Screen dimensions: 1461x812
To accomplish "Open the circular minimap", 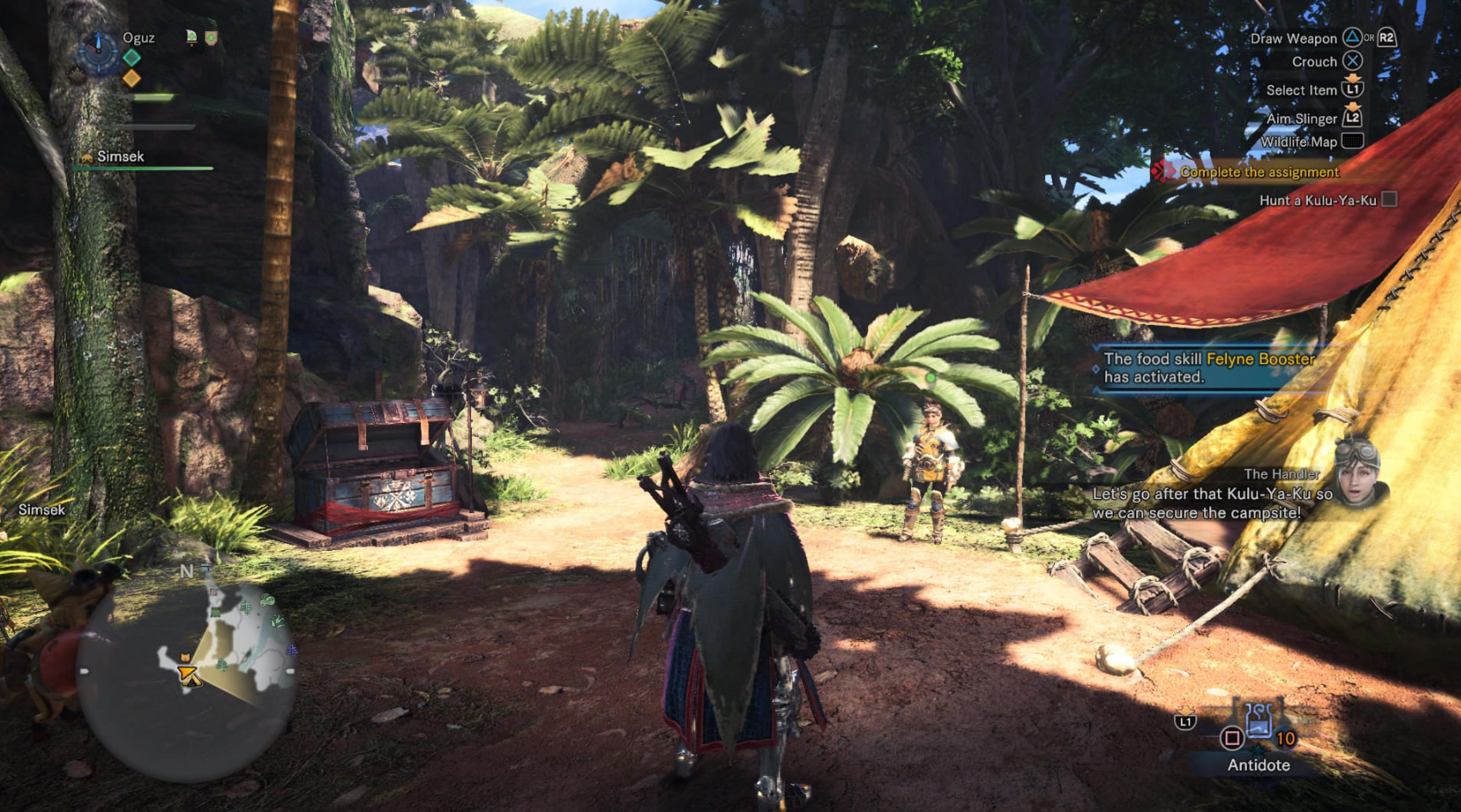I will click(x=190, y=681).
